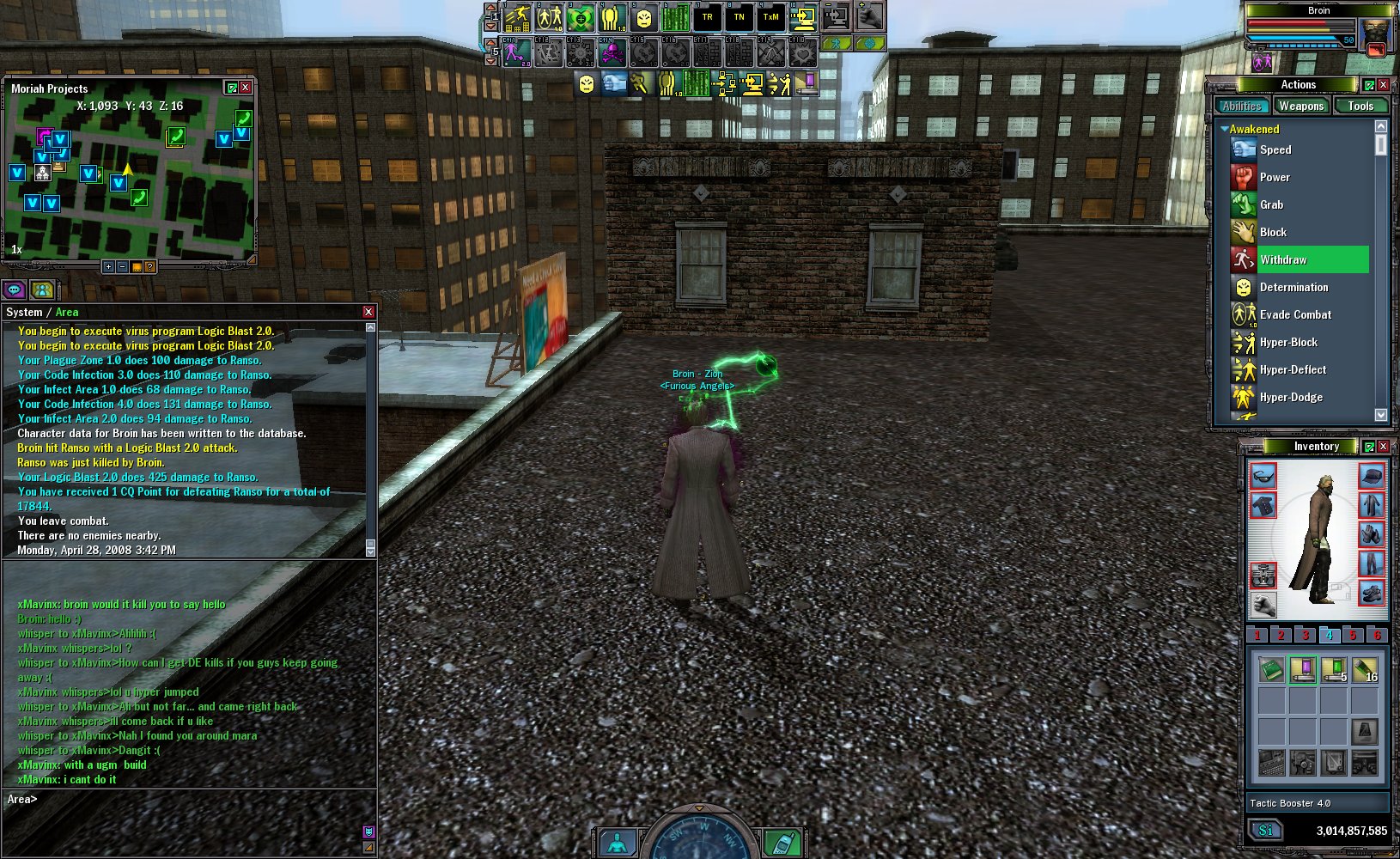The height and width of the screenshot is (859, 1400).
Task: Switch to inventory page 2 tab
Action: (x=1281, y=636)
